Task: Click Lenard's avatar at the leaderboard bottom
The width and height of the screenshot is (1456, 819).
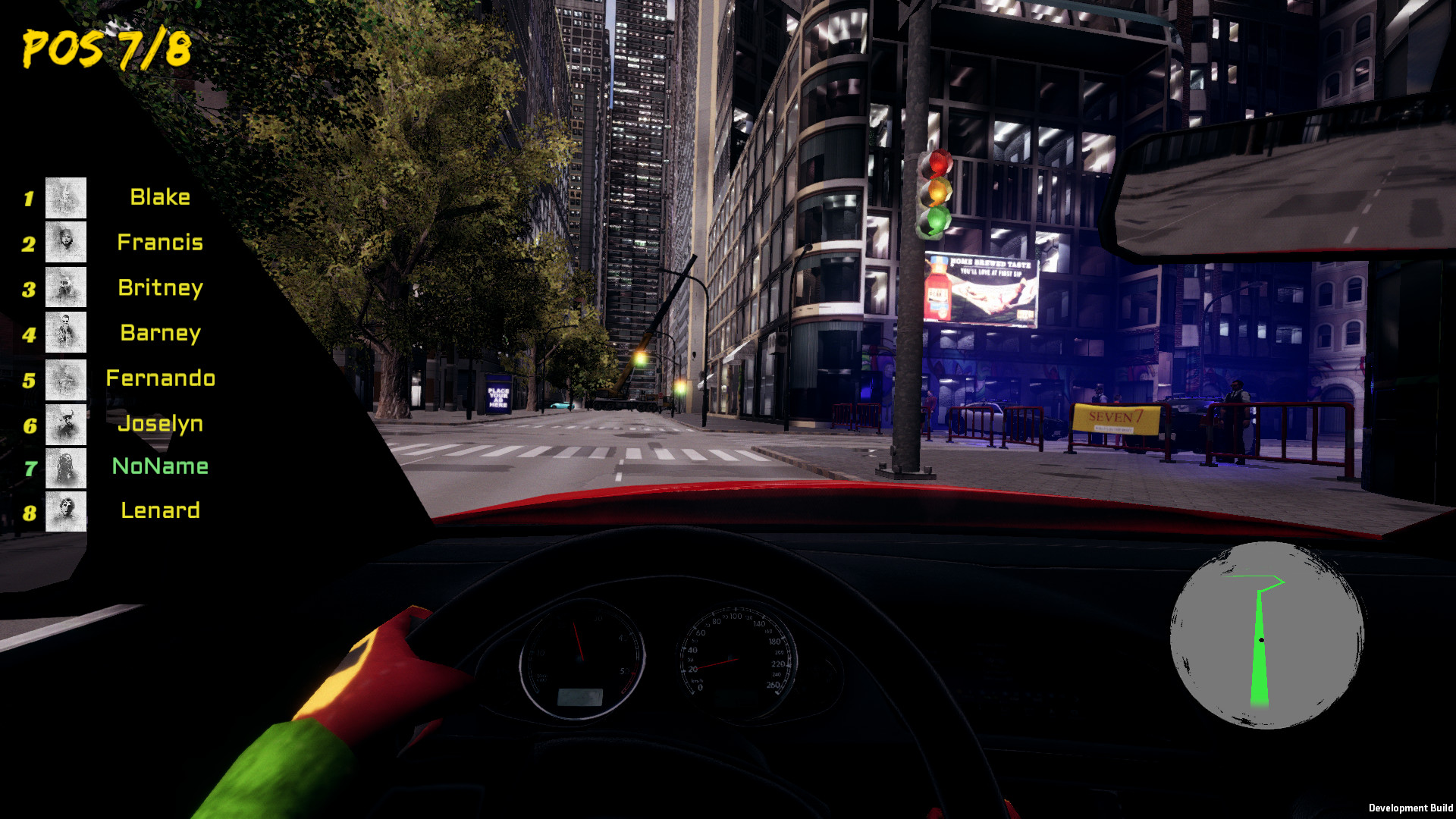Action: [x=65, y=511]
